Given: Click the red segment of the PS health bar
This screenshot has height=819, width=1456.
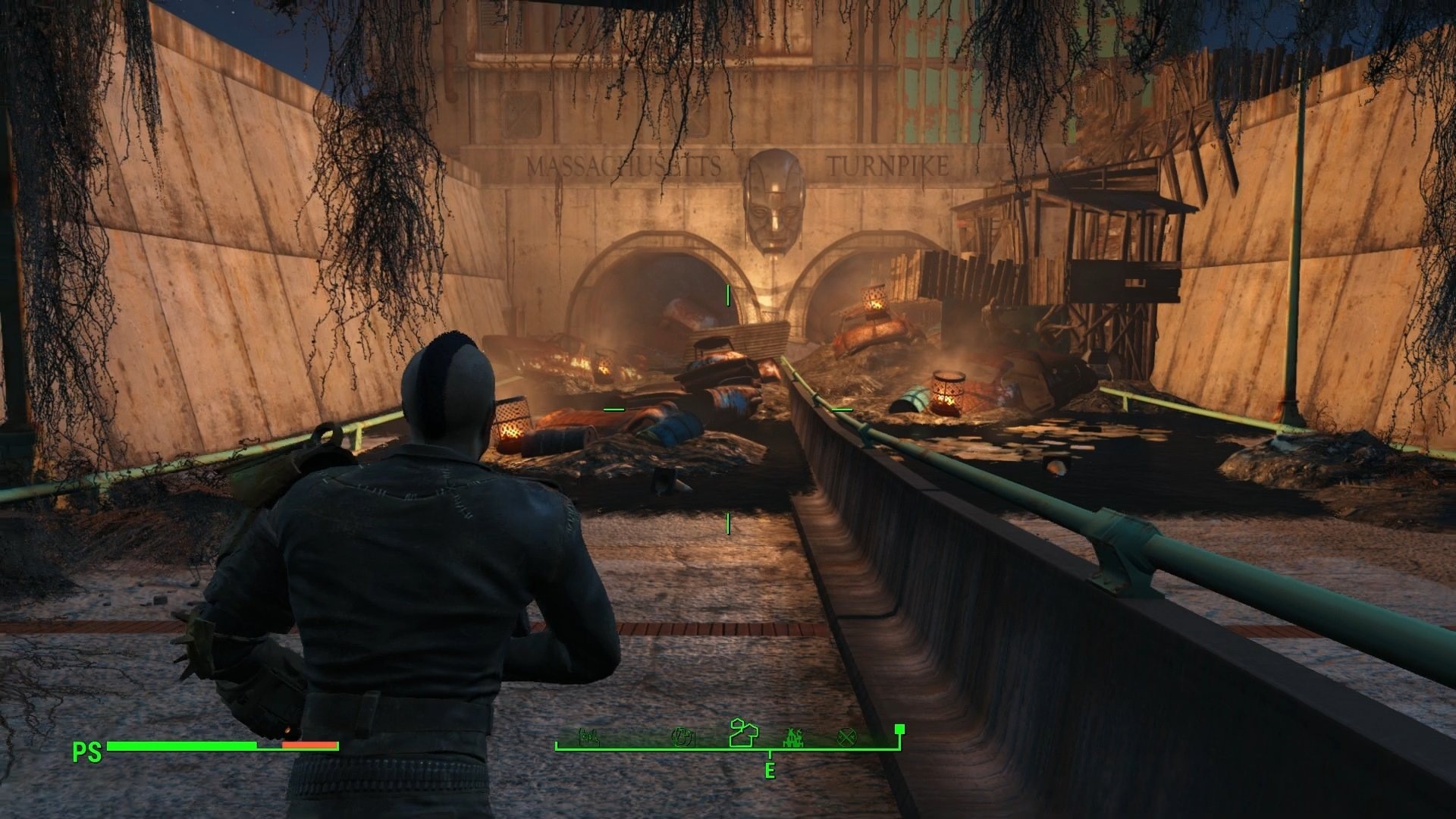Looking at the screenshot, I should (x=311, y=746).
